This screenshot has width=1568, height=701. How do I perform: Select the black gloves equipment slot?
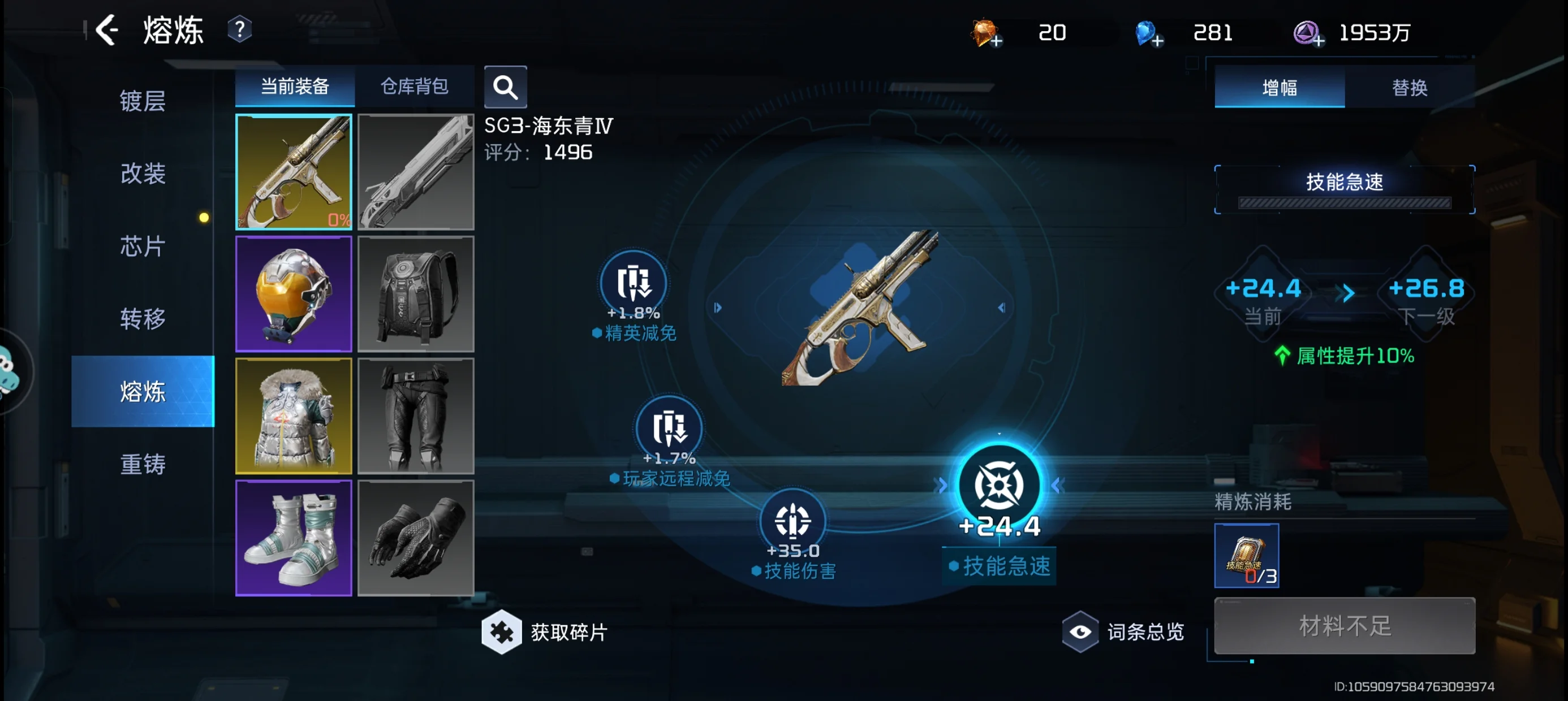click(416, 538)
